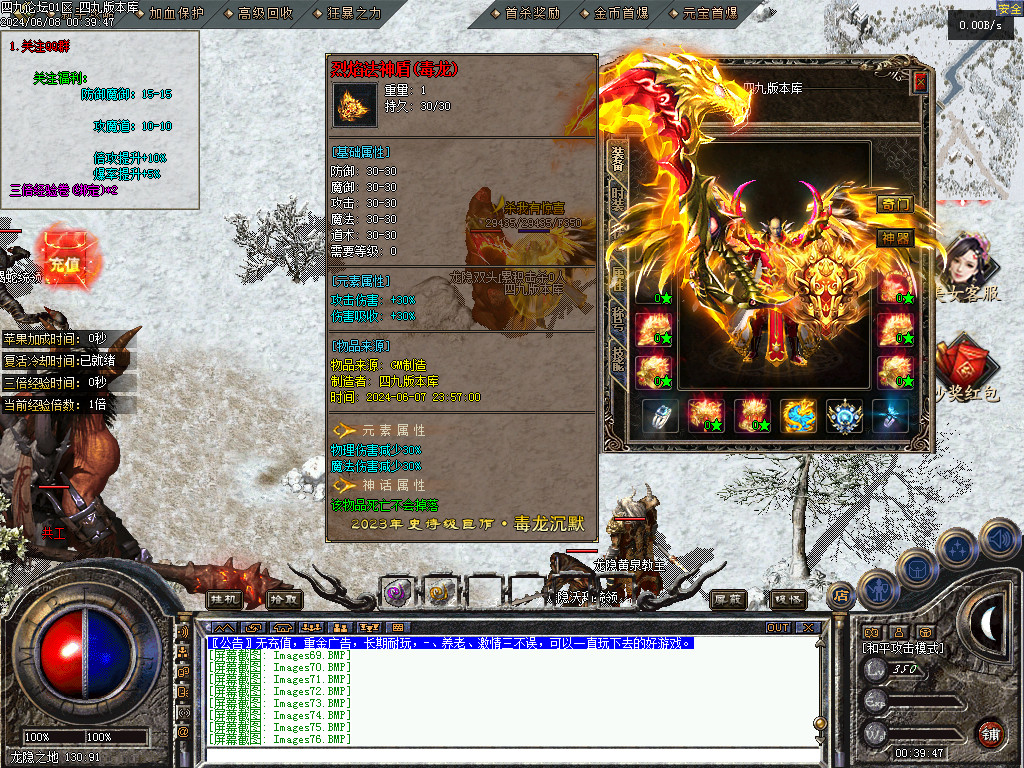1024x768 pixels.
Task: Click the 拾取 pickup button
Action: [x=284, y=599]
